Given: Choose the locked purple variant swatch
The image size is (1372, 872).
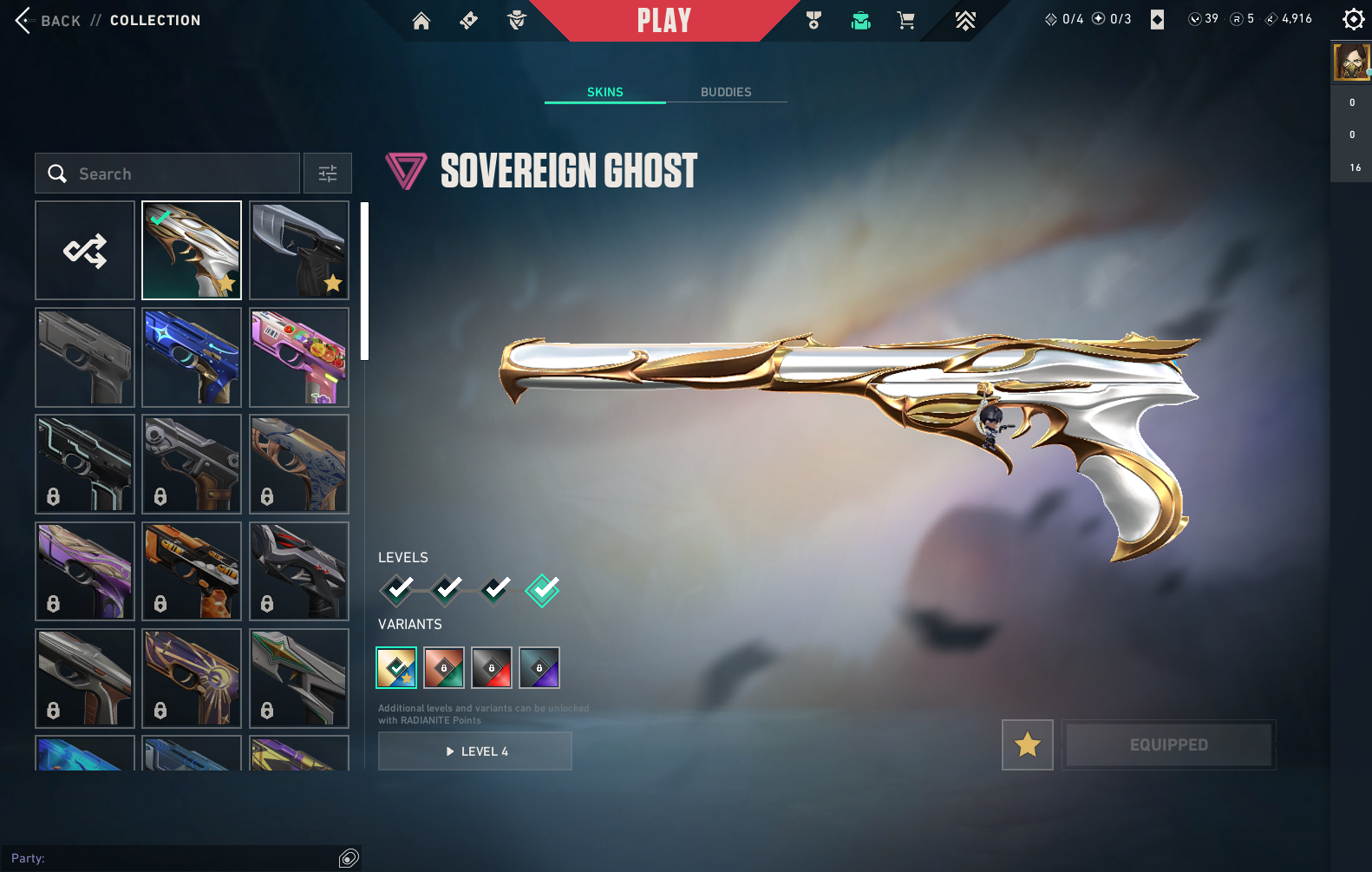Looking at the screenshot, I should (x=539, y=667).
